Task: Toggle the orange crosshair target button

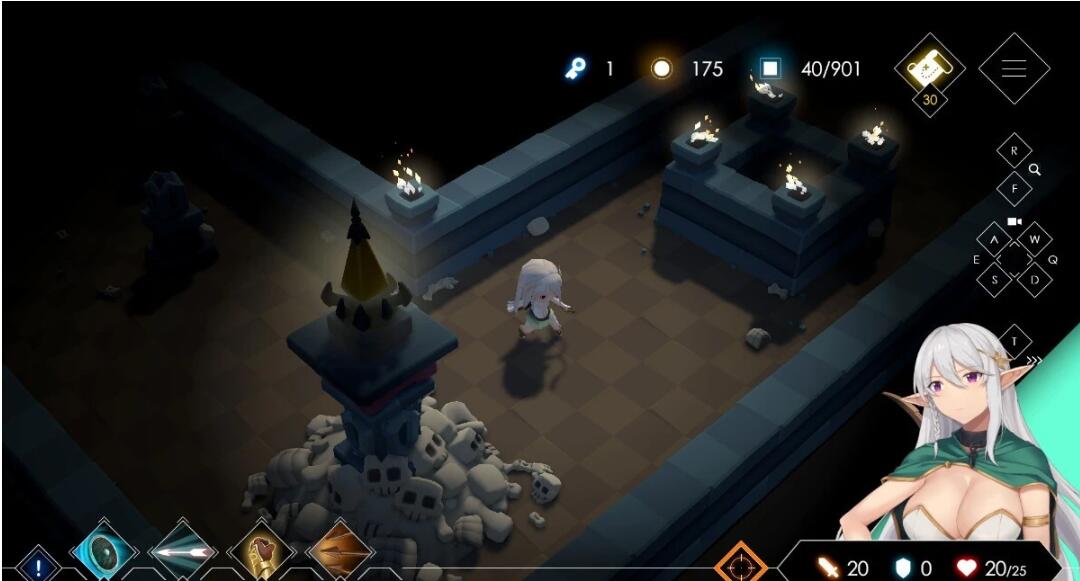Action: point(741,565)
